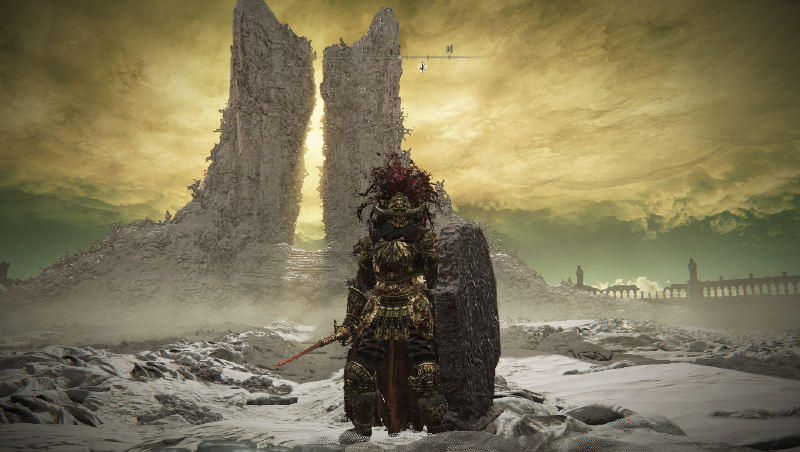Click the glowing marker icon beneath the compass
This screenshot has width=800, height=452.
tap(422, 67)
